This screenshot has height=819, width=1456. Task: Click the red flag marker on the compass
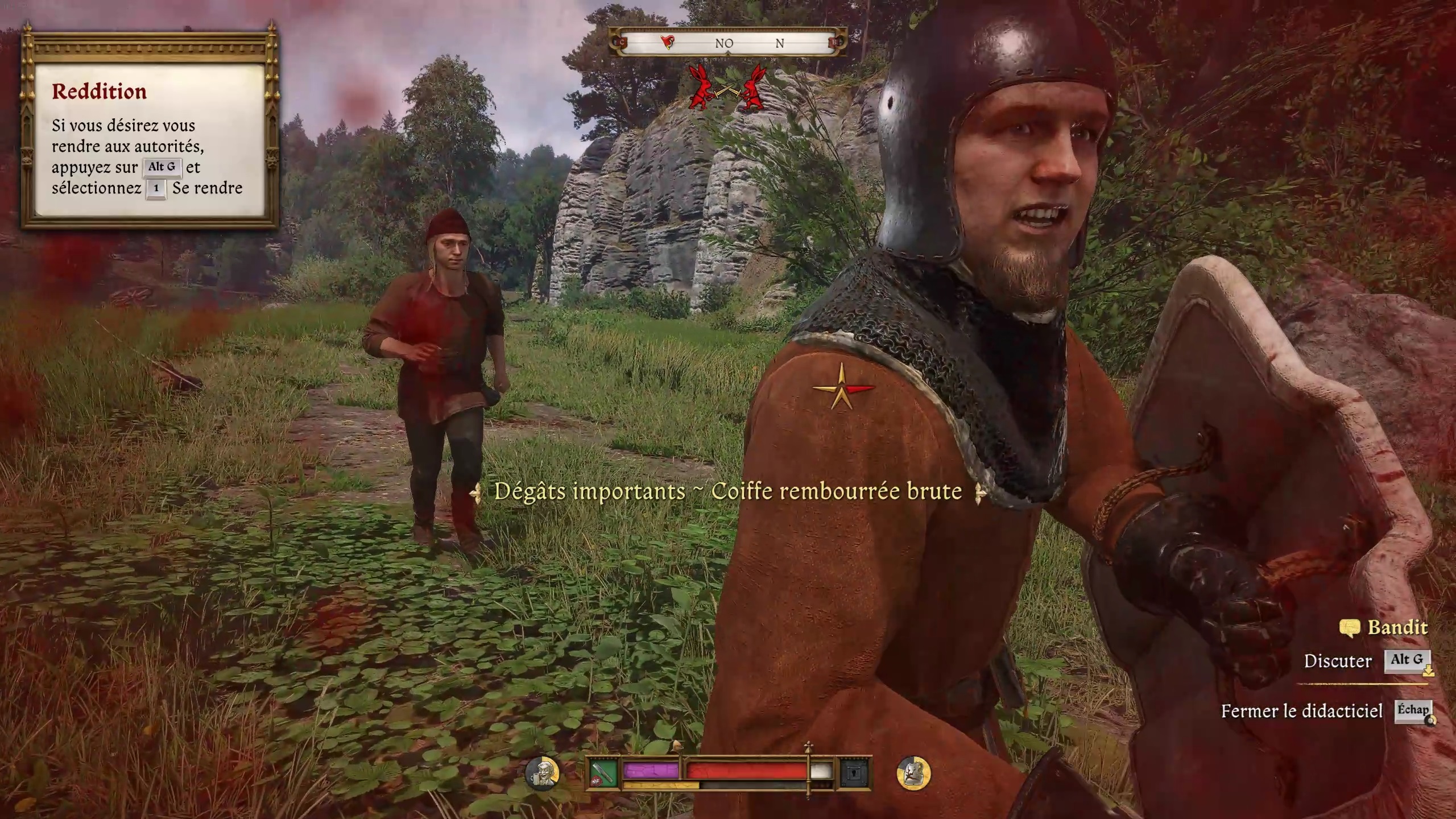pos(667,41)
